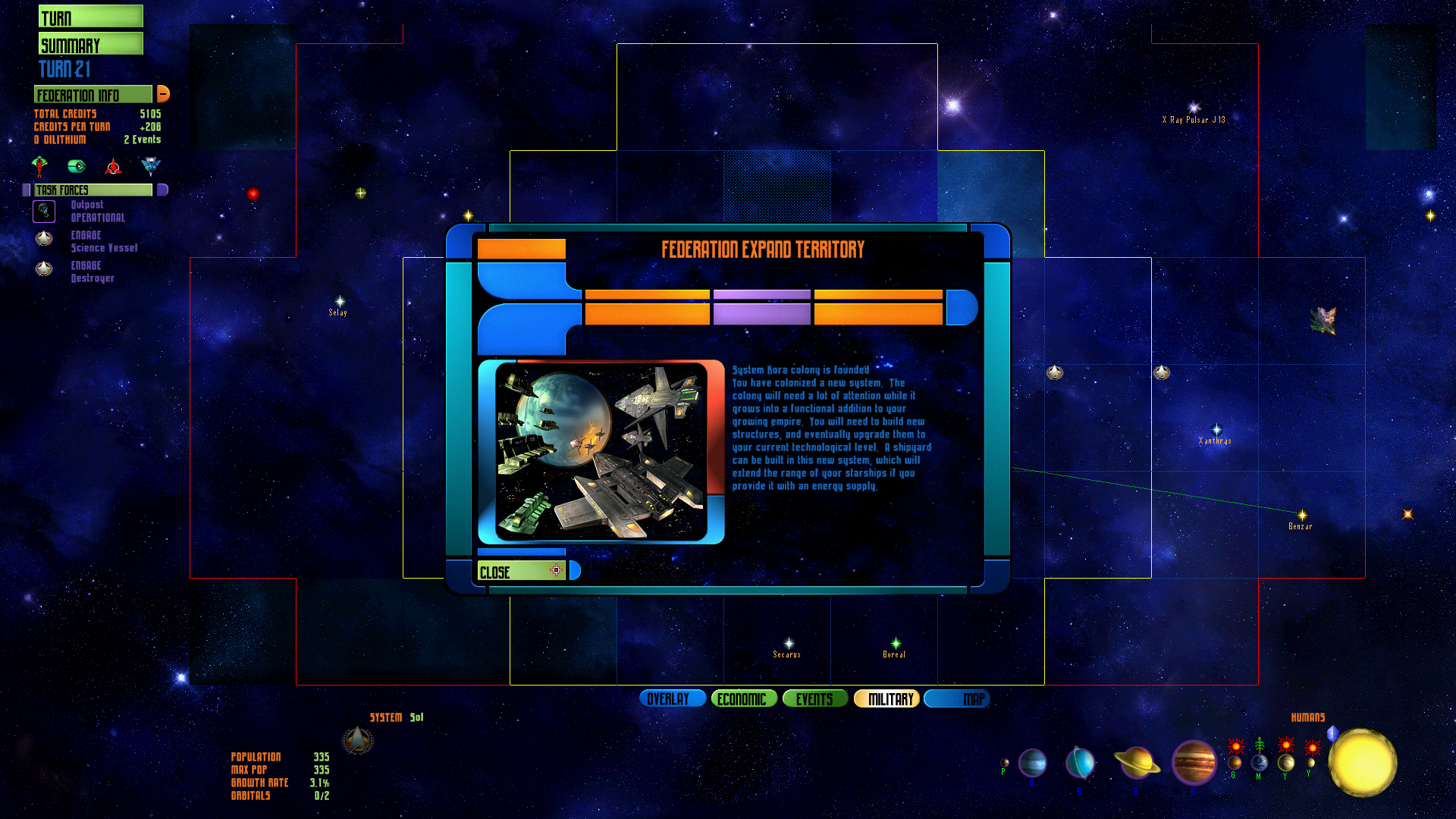The width and height of the screenshot is (1456, 819).
Task: Toggle the Economic view mode
Action: (743, 698)
